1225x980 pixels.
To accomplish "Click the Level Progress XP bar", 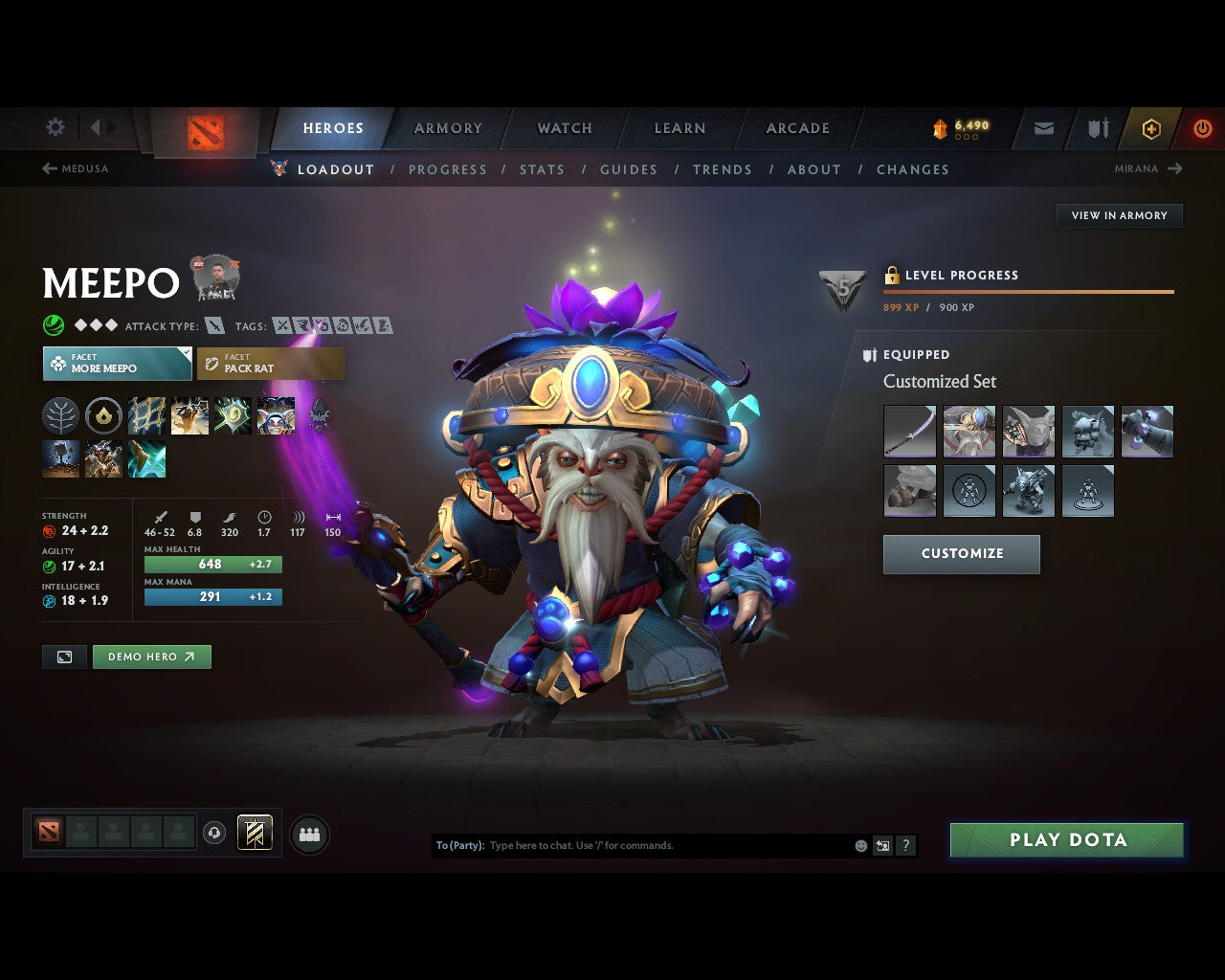I will 1028,292.
